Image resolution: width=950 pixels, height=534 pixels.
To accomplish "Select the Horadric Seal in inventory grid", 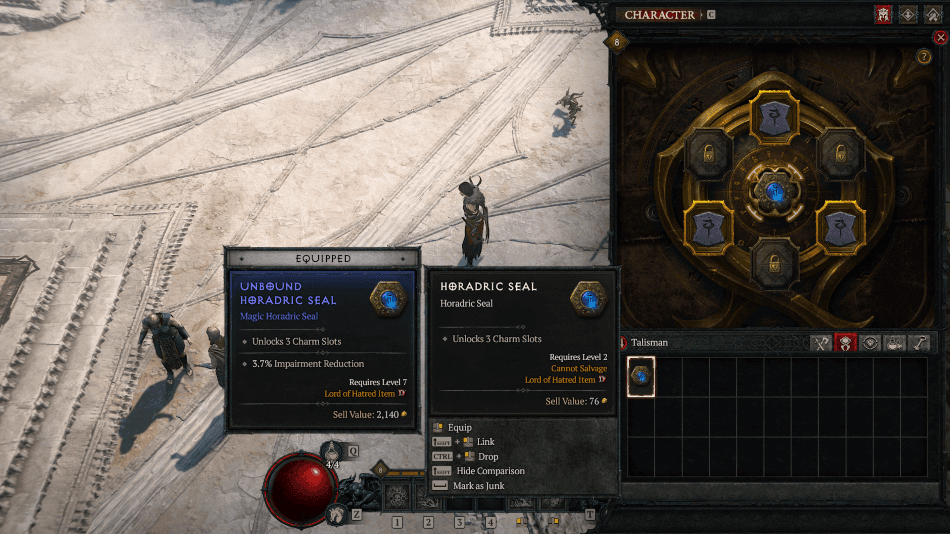I will point(641,376).
